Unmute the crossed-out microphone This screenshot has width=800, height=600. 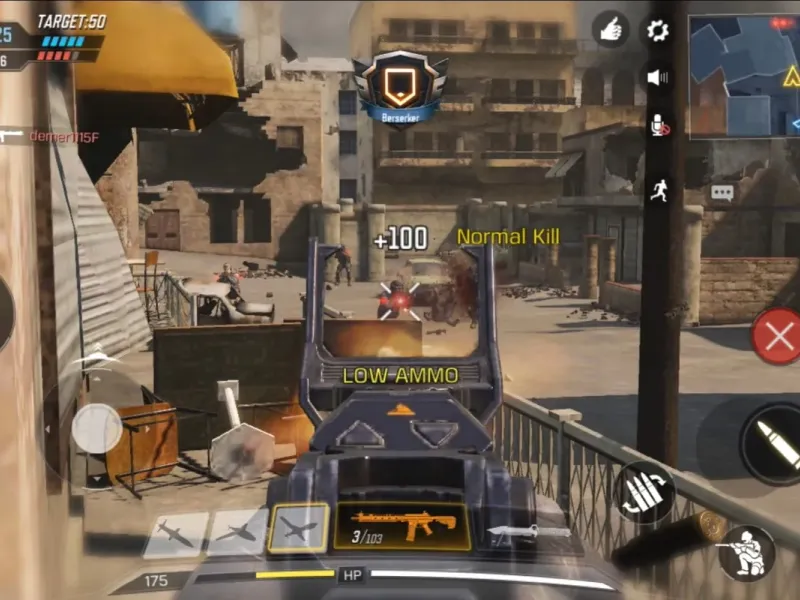point(658,125)
